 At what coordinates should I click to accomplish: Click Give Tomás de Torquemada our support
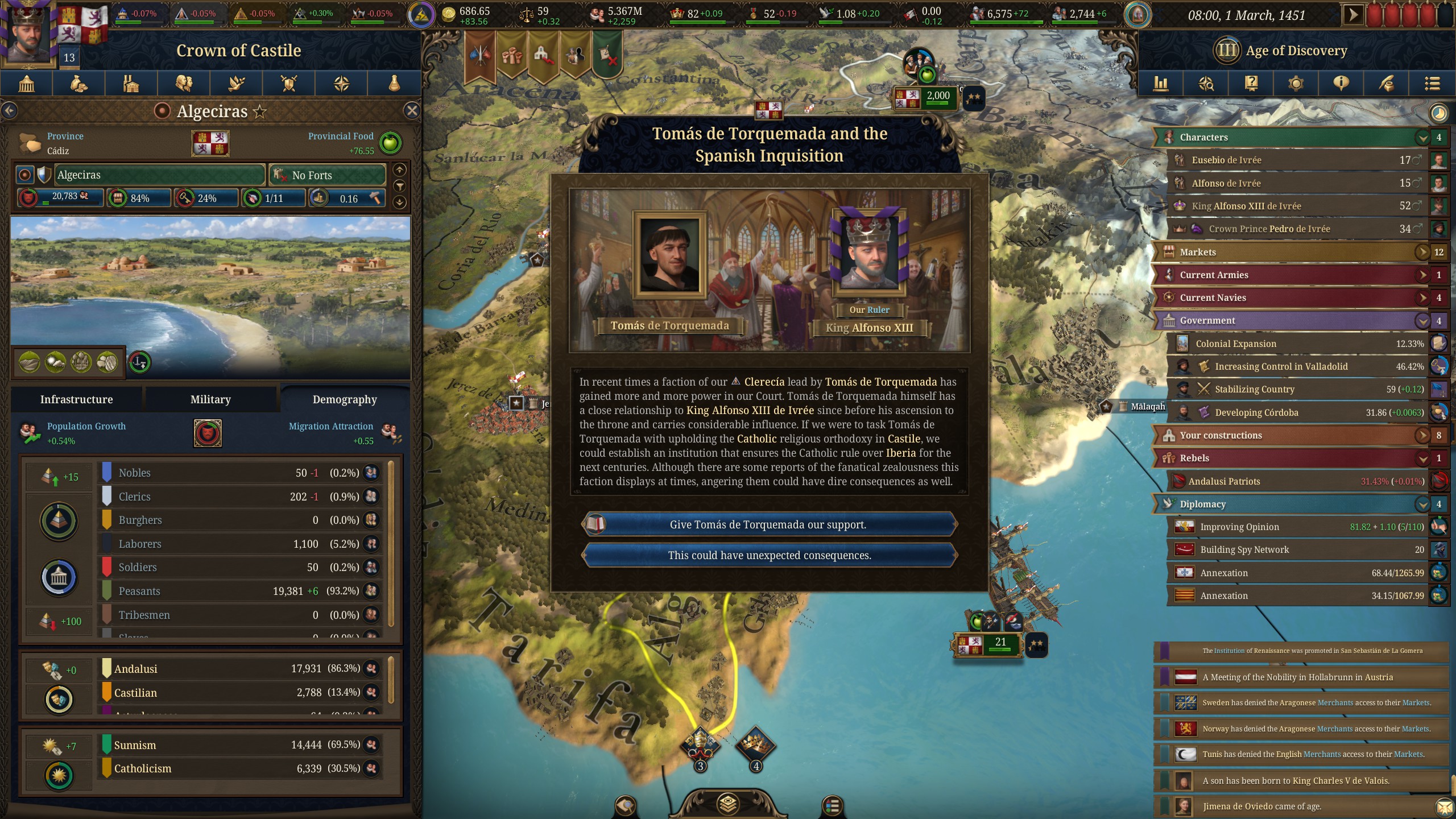click(x=769, y=524)
